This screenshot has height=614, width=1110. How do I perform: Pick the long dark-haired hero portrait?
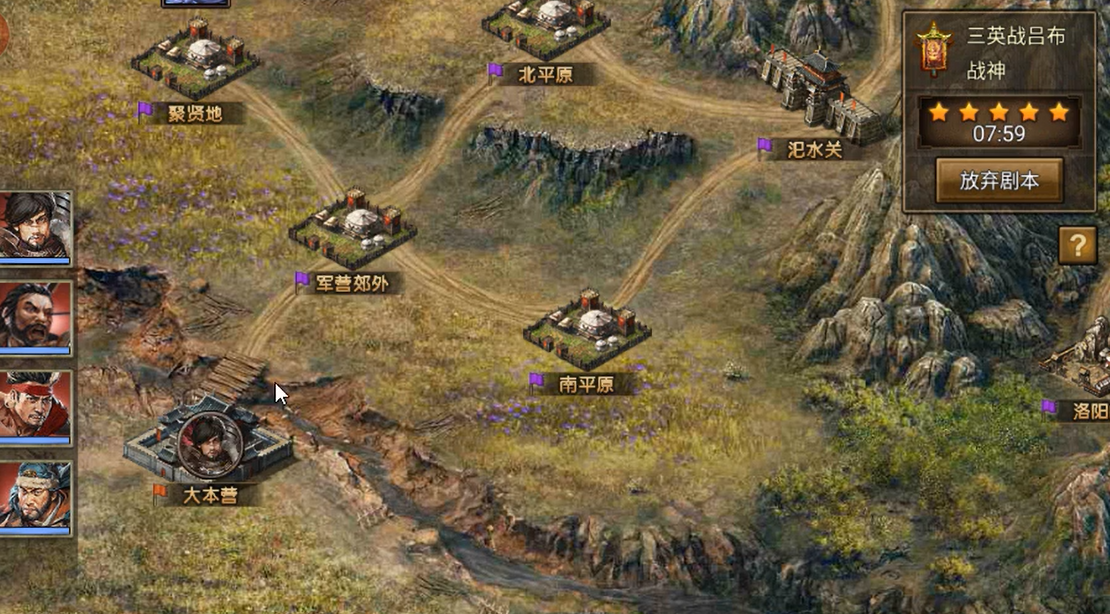point(35,225)
